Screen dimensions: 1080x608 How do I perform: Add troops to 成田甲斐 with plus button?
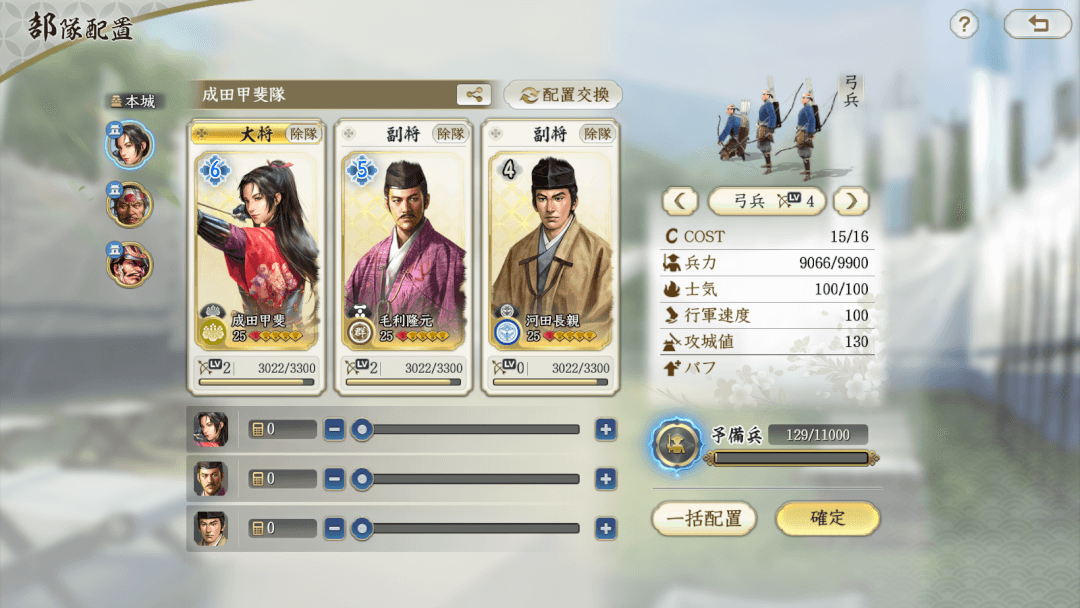(605, 430)
